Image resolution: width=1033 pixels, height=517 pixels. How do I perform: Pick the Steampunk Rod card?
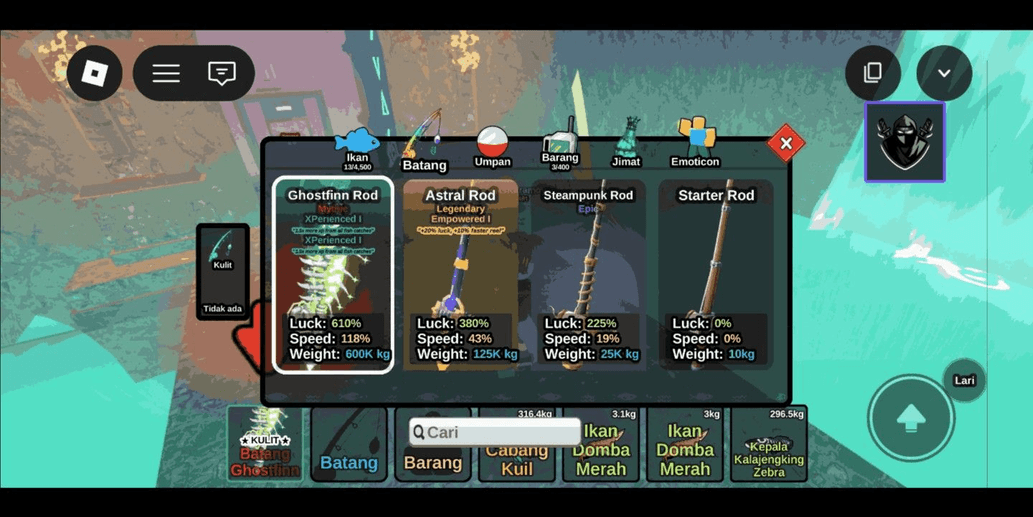coord(588,275)
